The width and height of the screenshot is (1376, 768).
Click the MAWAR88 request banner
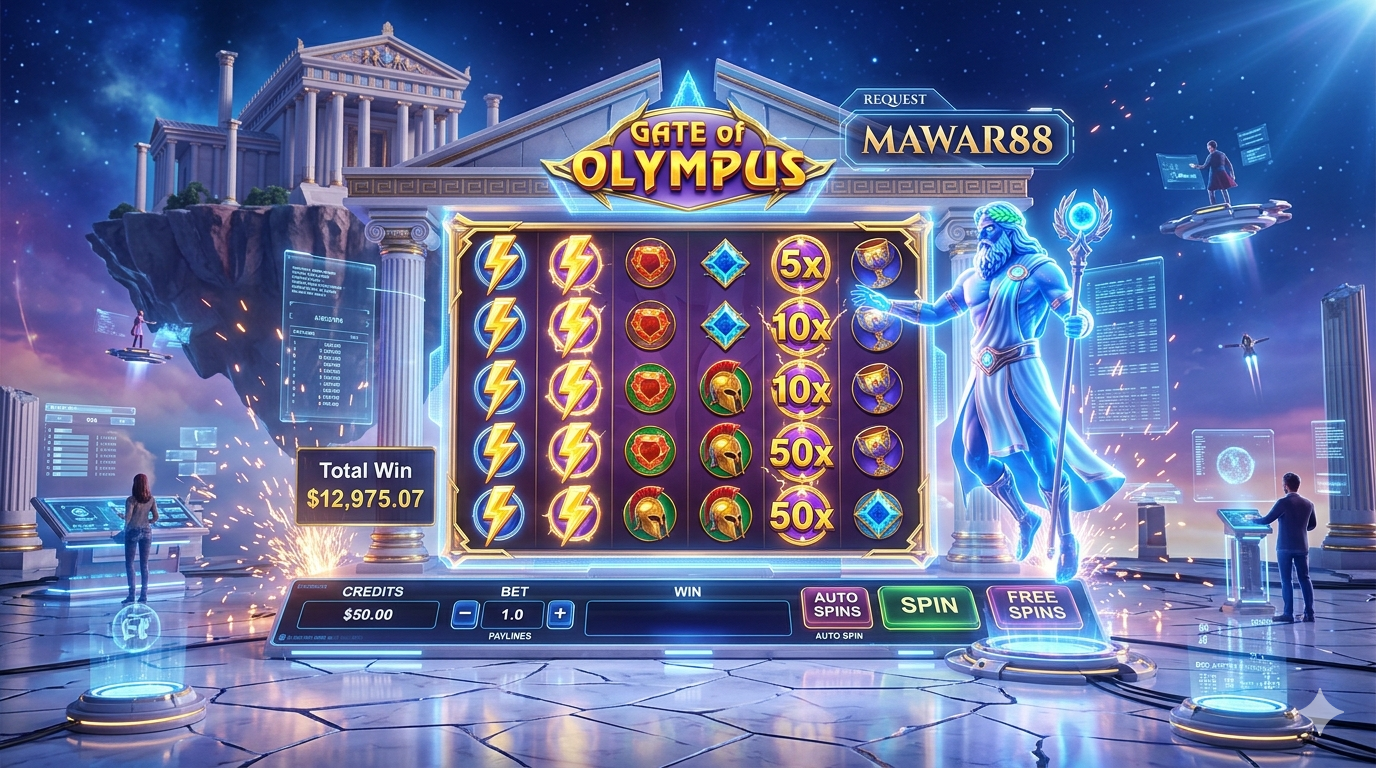click(957, 139)
